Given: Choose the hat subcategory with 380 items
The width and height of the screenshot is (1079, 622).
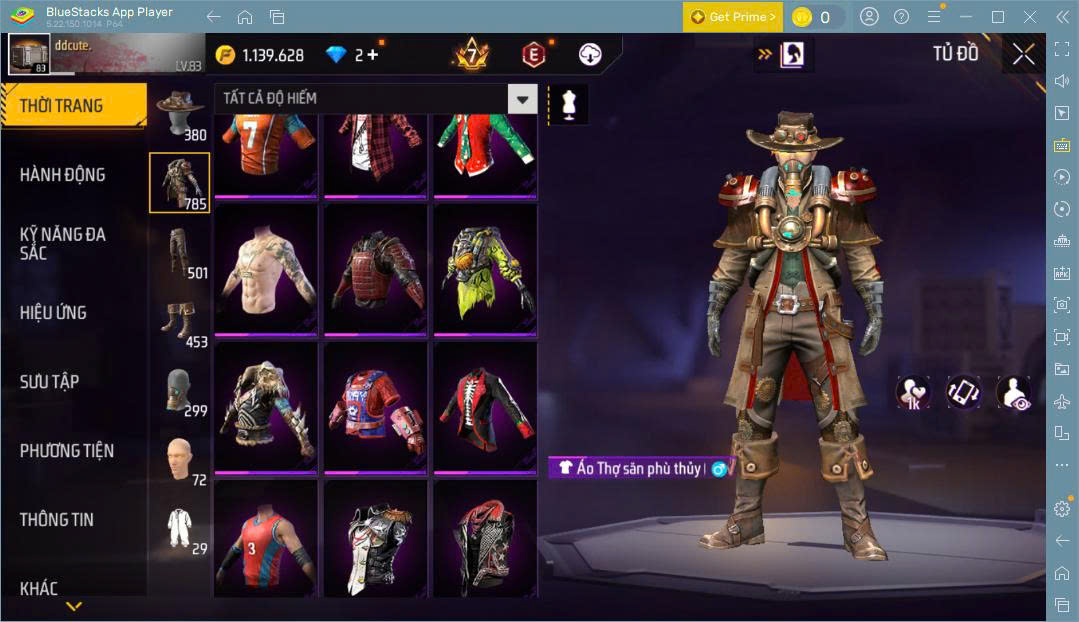Looking at the screenshot, I should point(180,114).
